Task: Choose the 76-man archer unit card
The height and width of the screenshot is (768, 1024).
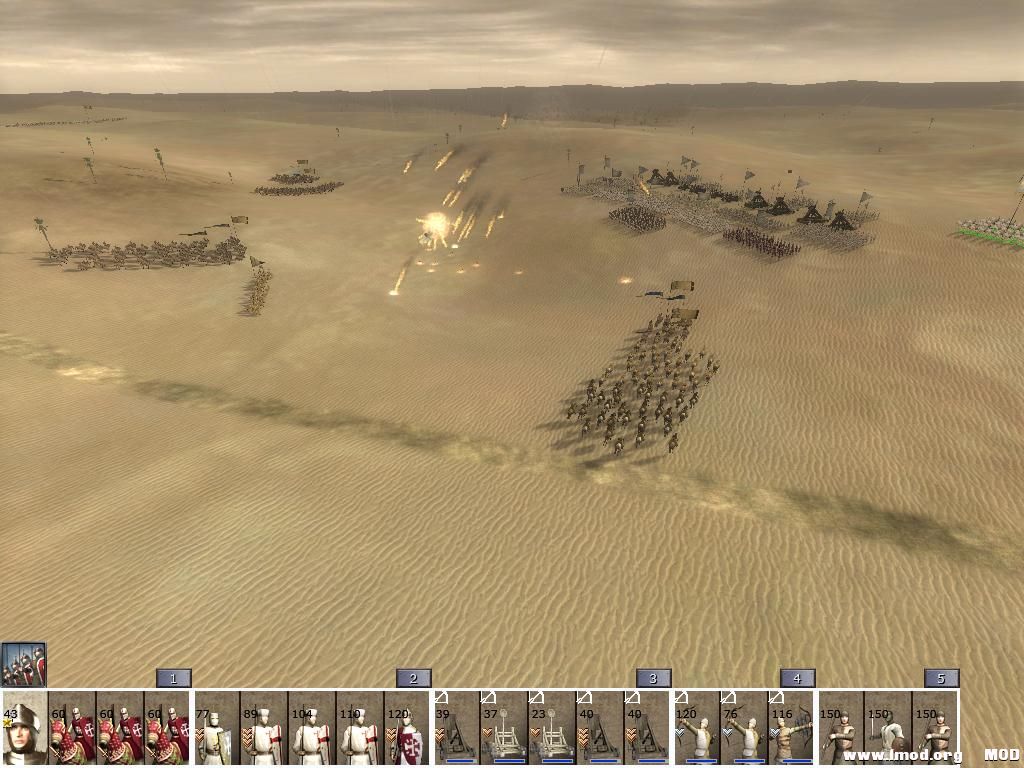Action: (x=744, y=728)
